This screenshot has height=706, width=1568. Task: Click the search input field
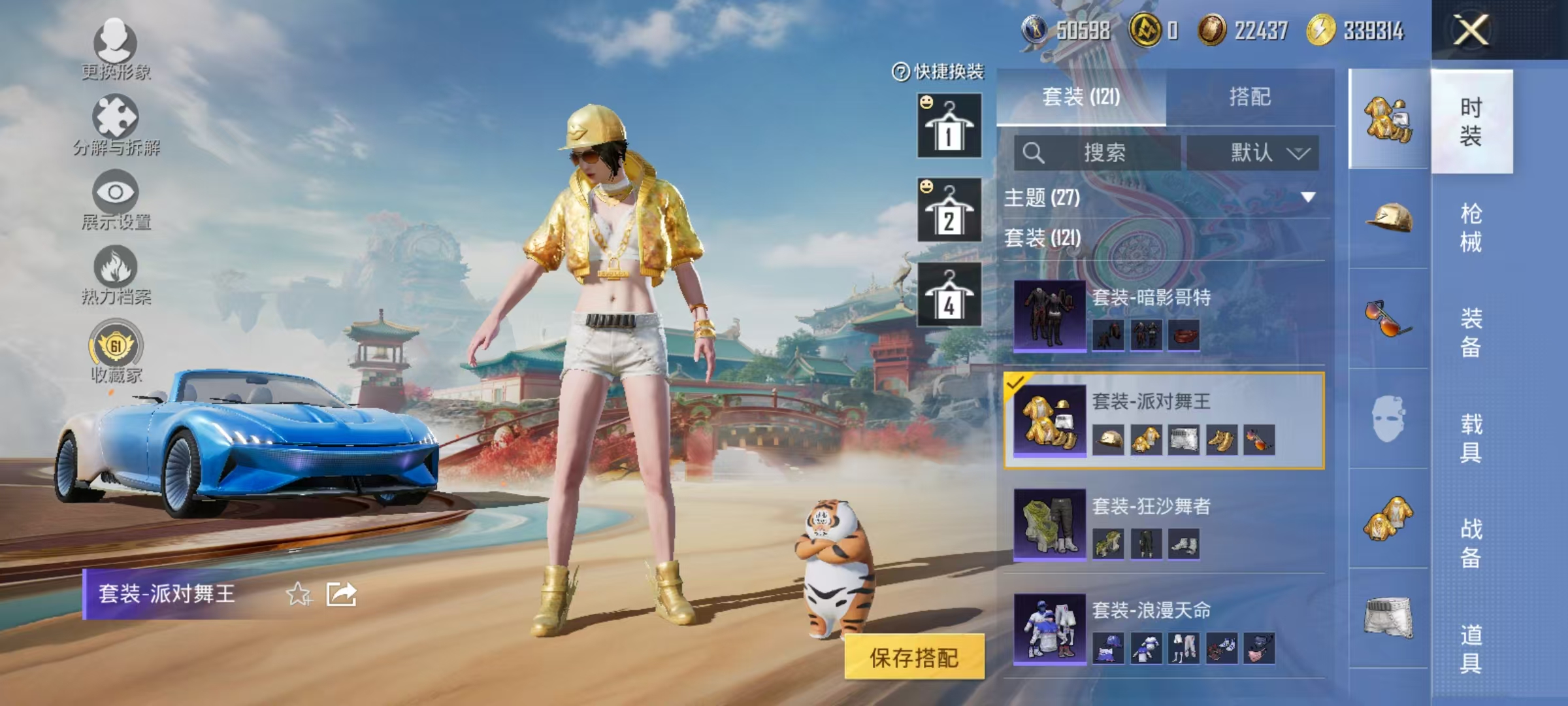1098,152
